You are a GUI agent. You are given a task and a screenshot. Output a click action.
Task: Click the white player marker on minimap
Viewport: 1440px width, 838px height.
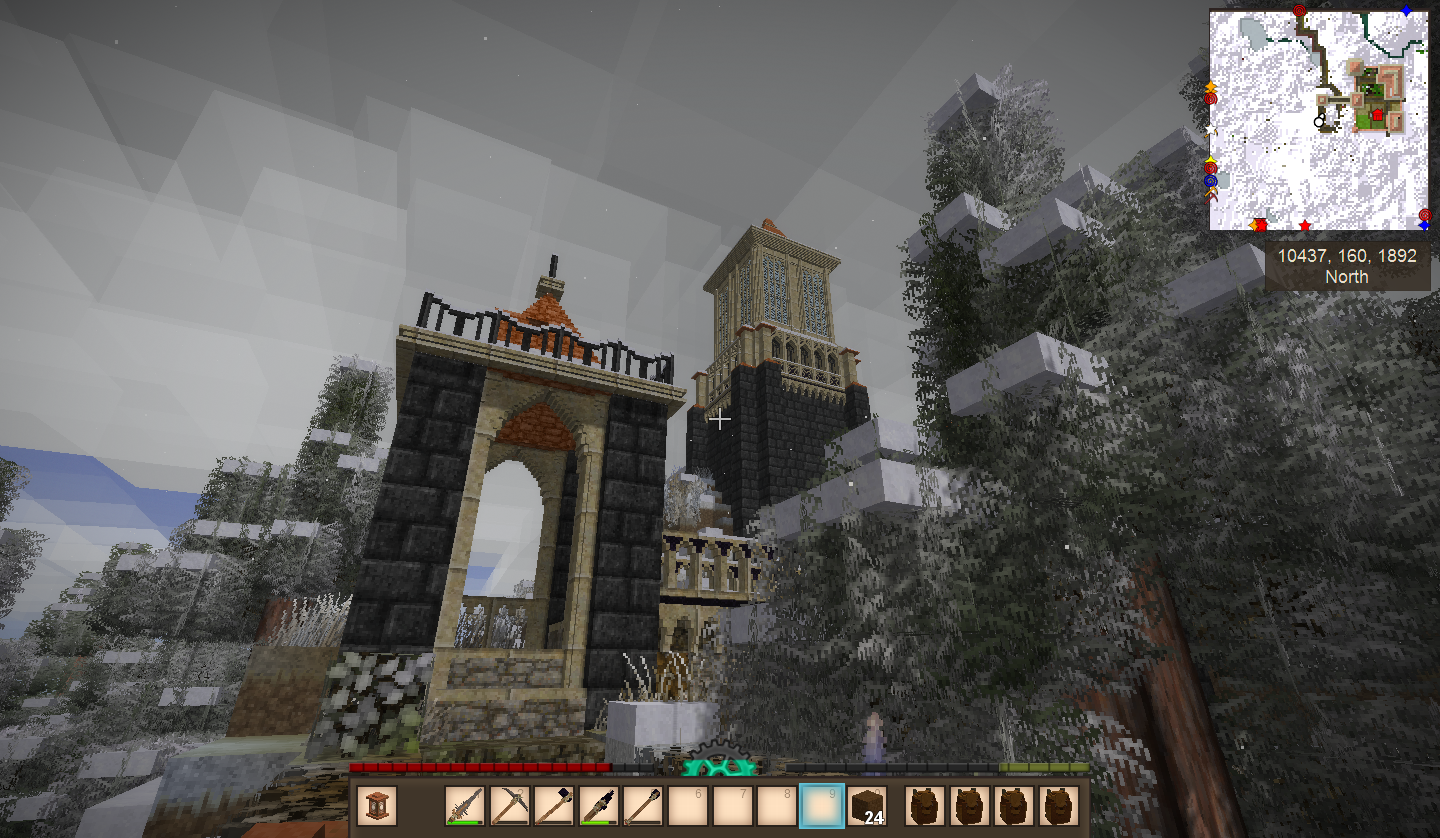(x=1319, y=121)
